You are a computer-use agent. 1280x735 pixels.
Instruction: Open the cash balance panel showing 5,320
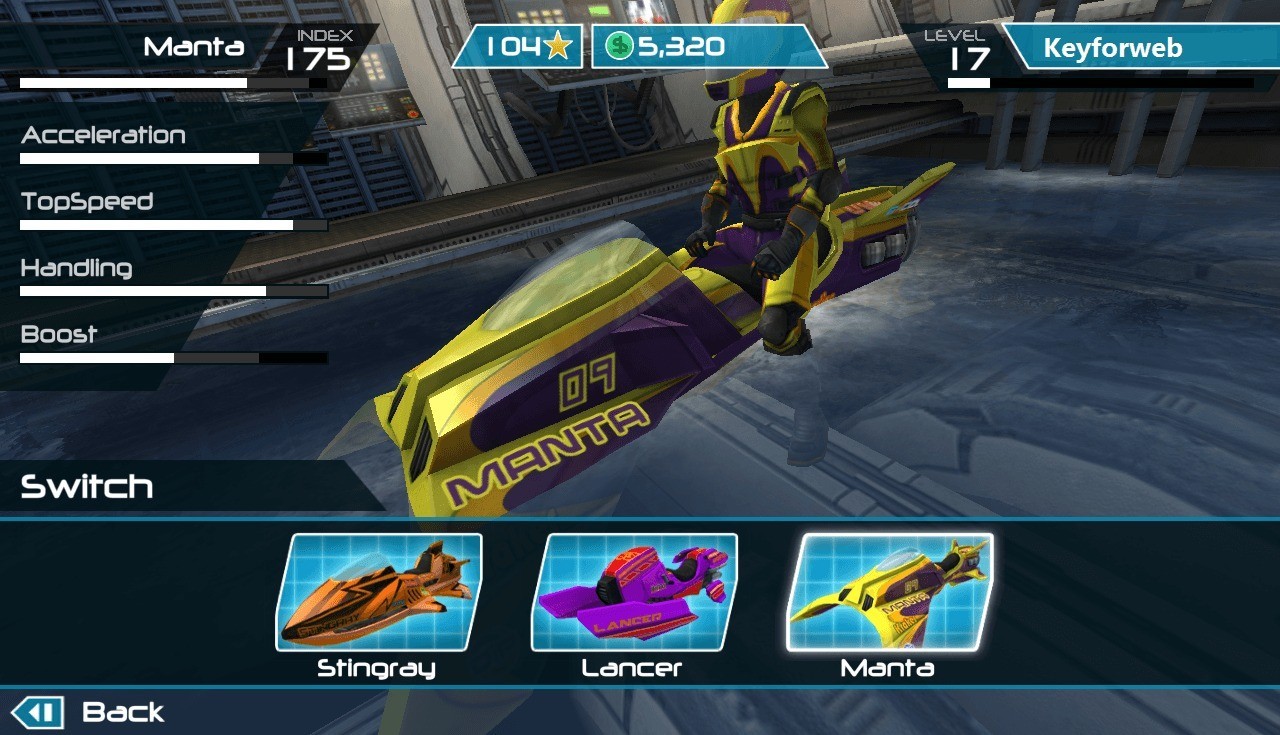708,47
